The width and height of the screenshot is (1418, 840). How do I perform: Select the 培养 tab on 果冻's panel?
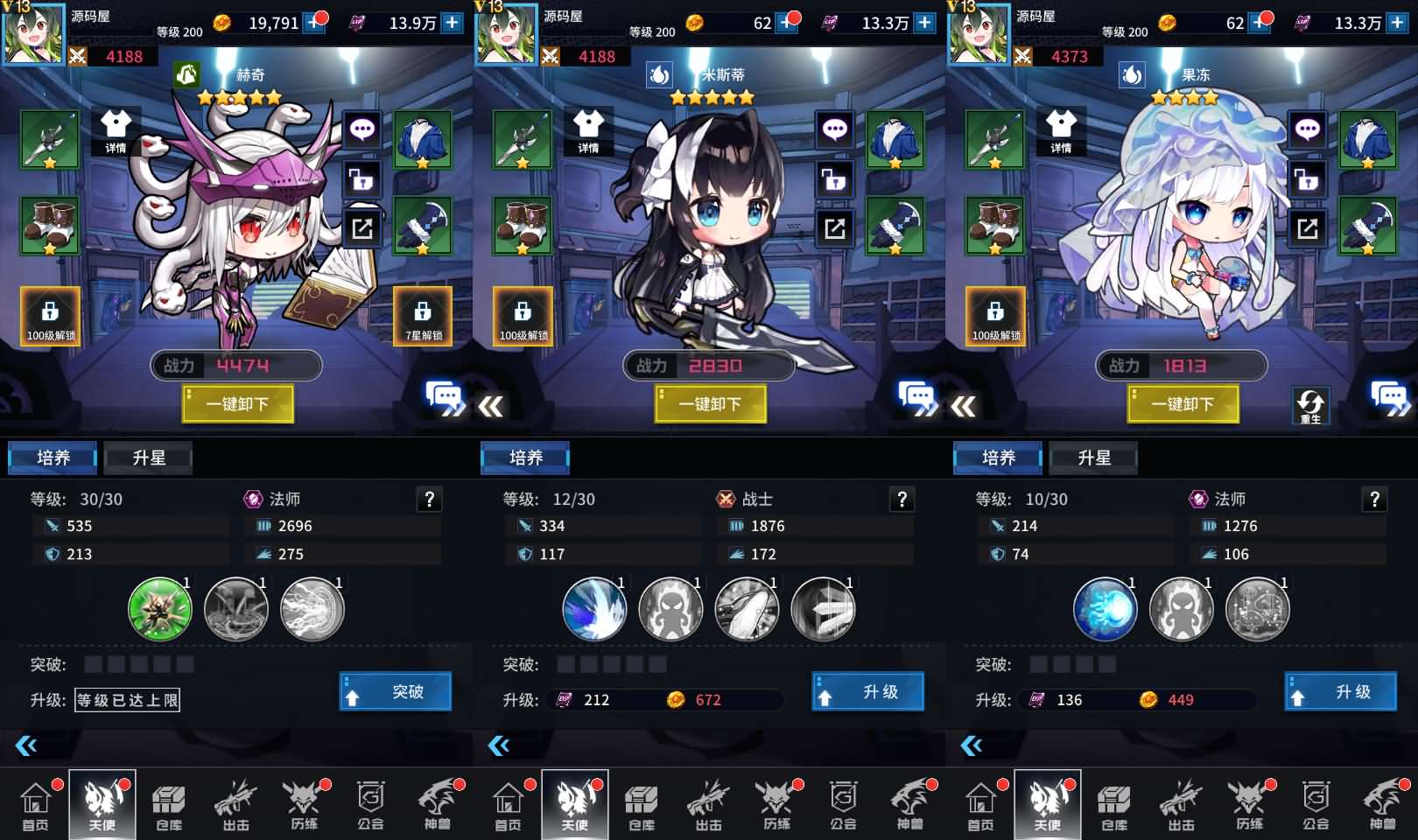[x=998, y=458]
